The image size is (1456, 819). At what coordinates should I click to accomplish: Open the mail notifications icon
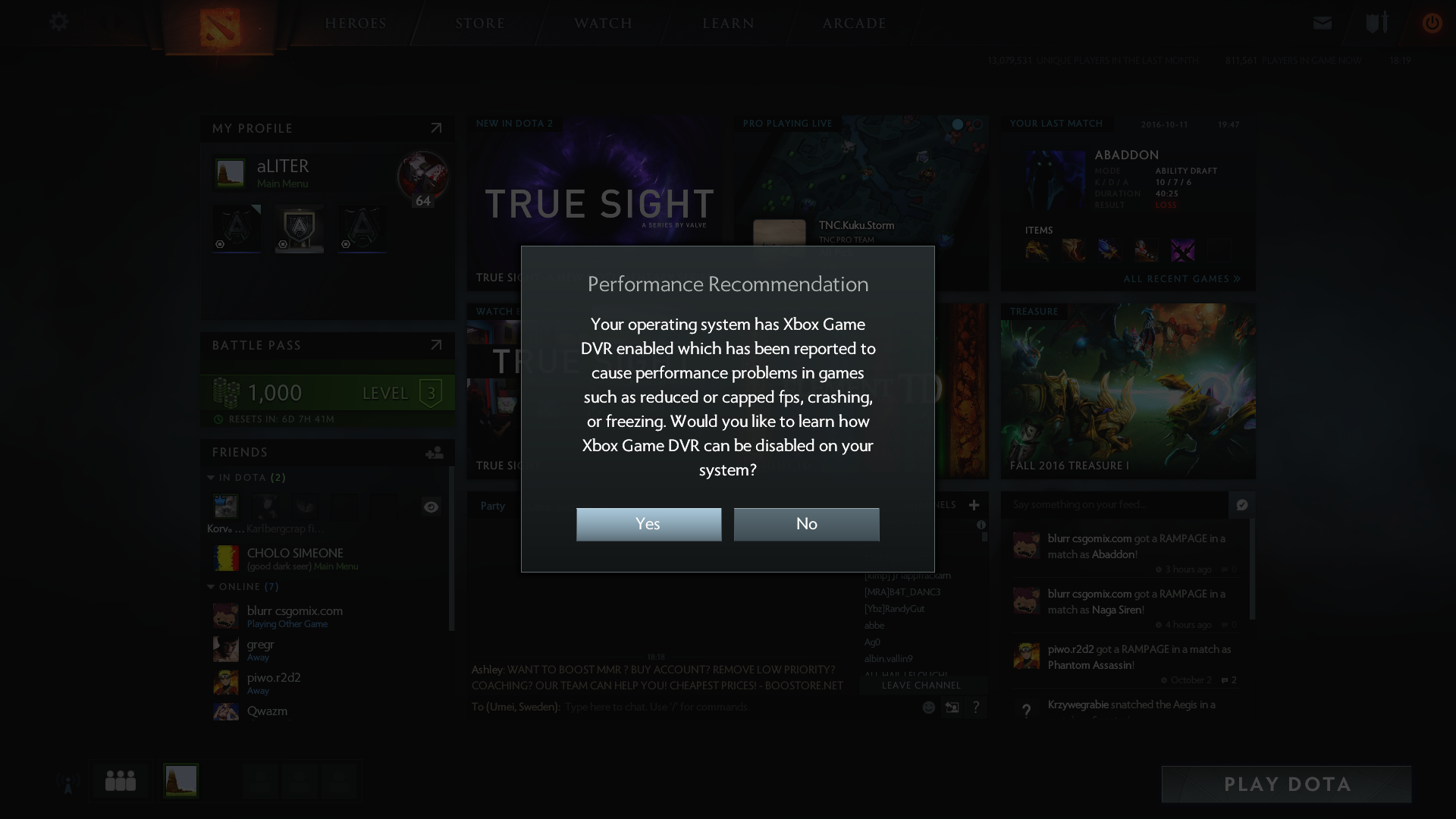(1322, 23)
